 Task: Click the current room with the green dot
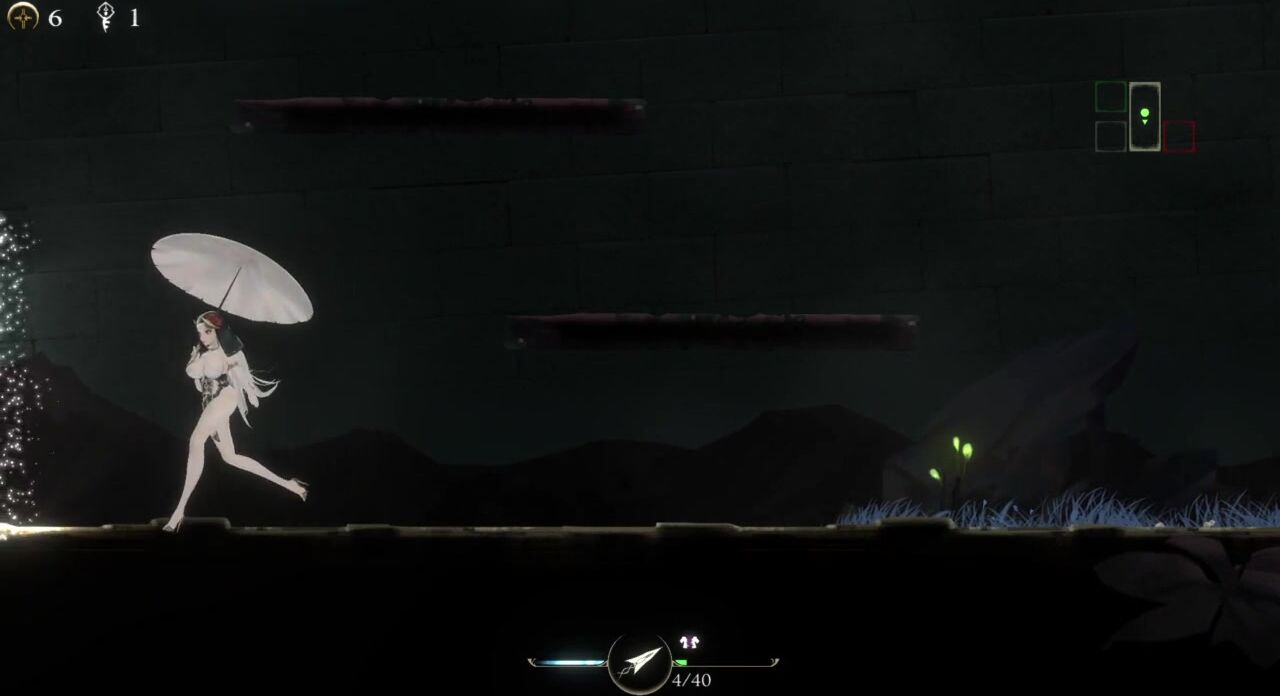point(1144,116)
